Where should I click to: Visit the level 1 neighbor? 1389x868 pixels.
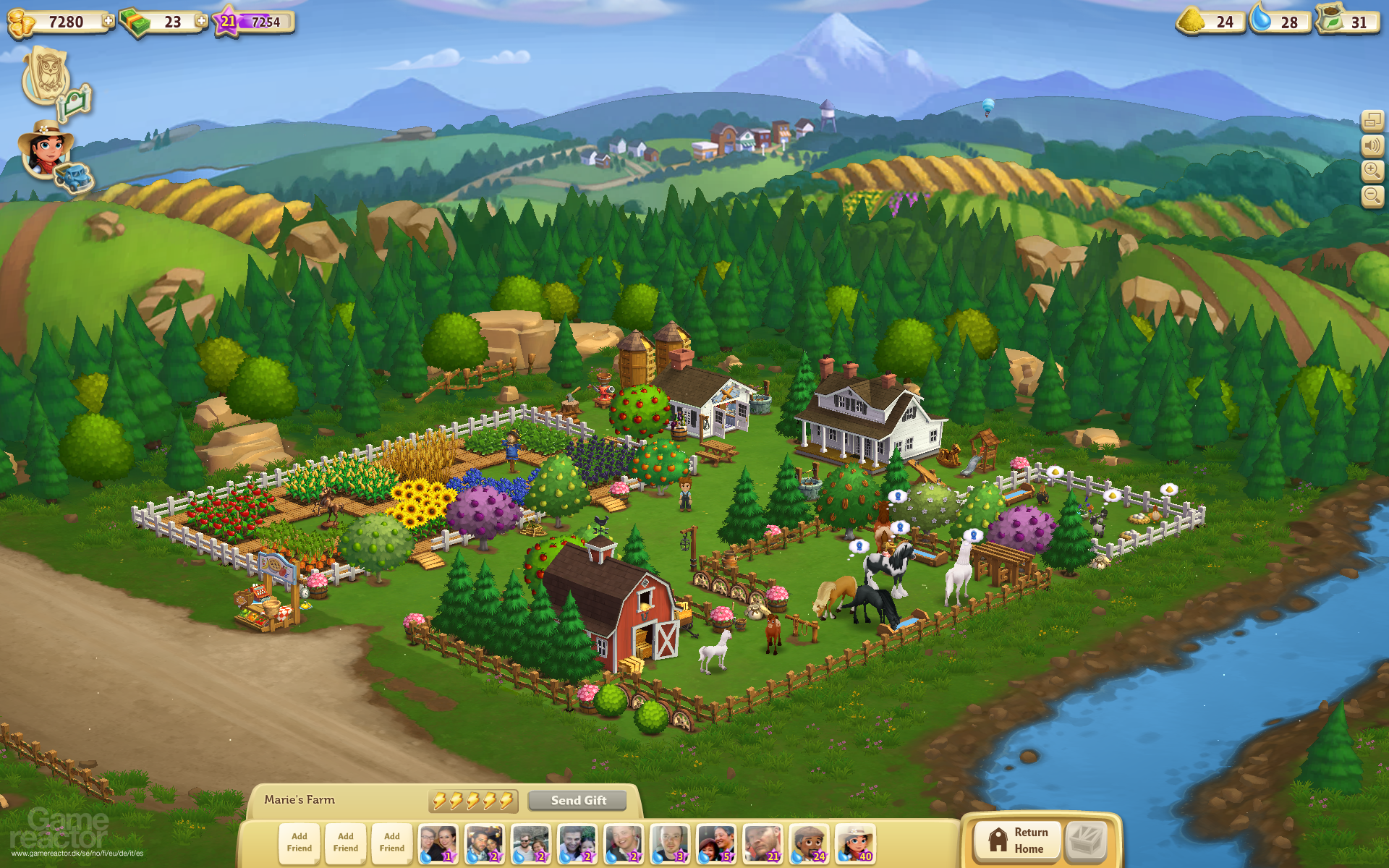[x=438, y=843]
